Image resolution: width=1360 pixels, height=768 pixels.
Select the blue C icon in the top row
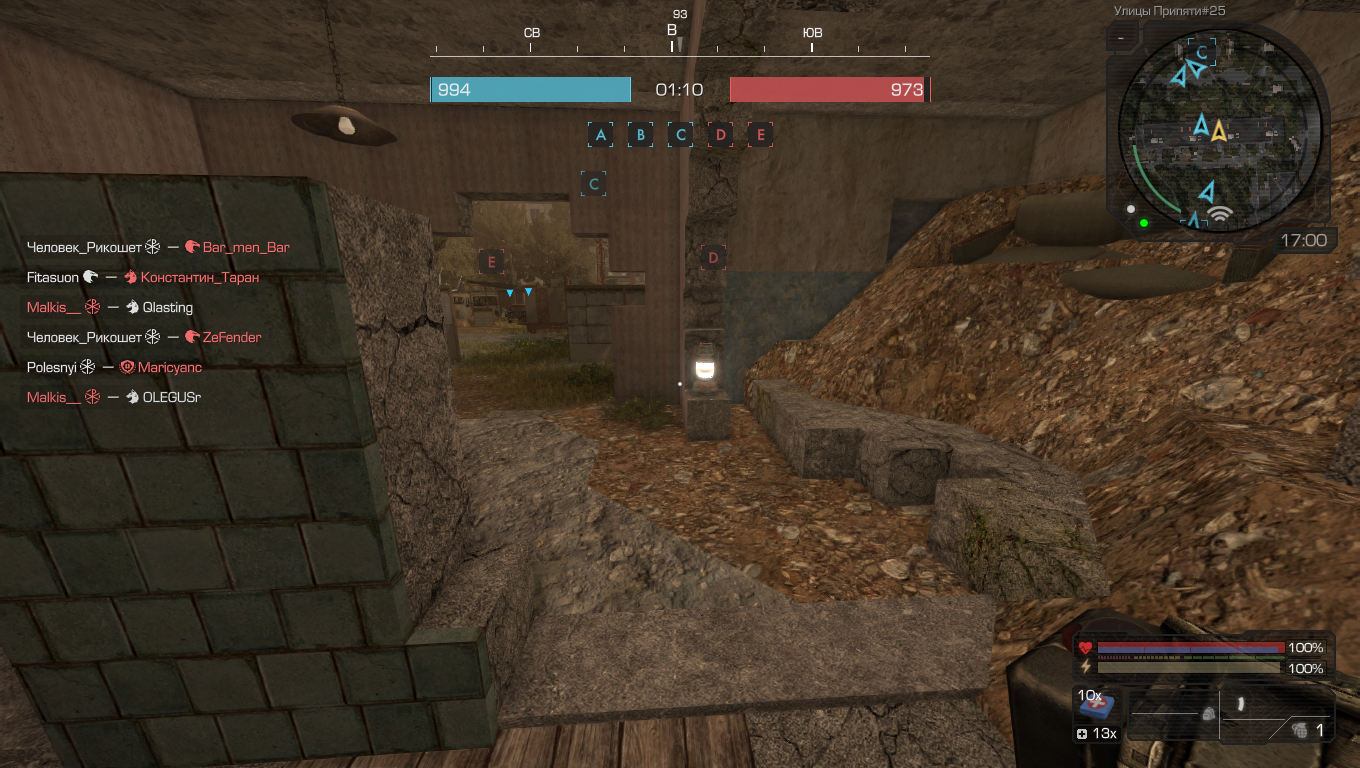click(x=680, y=135)
